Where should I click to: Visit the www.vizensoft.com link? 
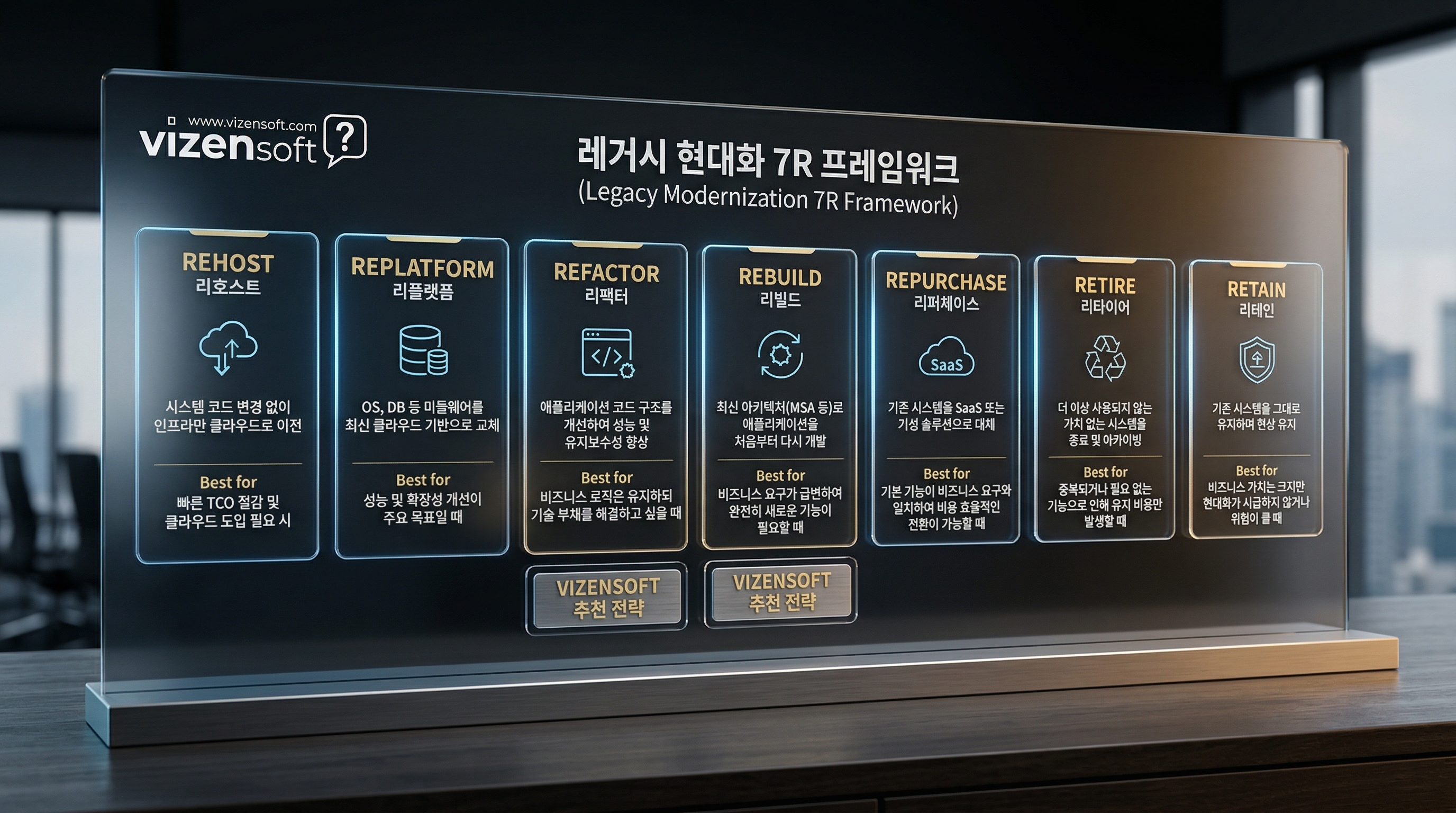(x=251, y=123)
